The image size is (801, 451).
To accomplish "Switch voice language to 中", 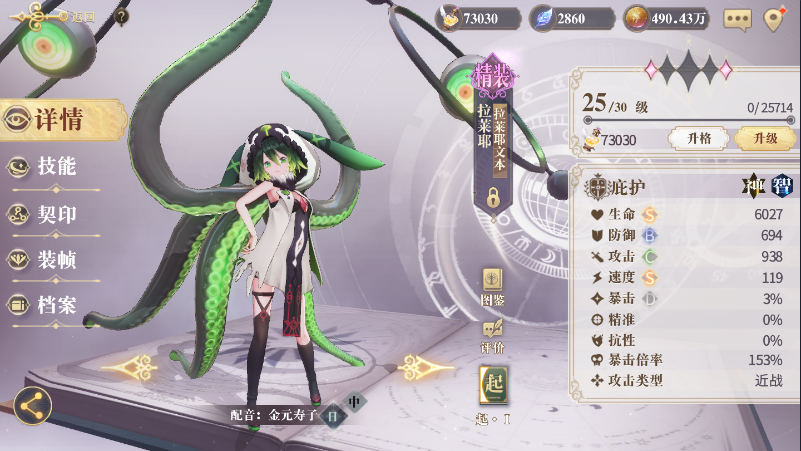I will (x=354, y=402).
